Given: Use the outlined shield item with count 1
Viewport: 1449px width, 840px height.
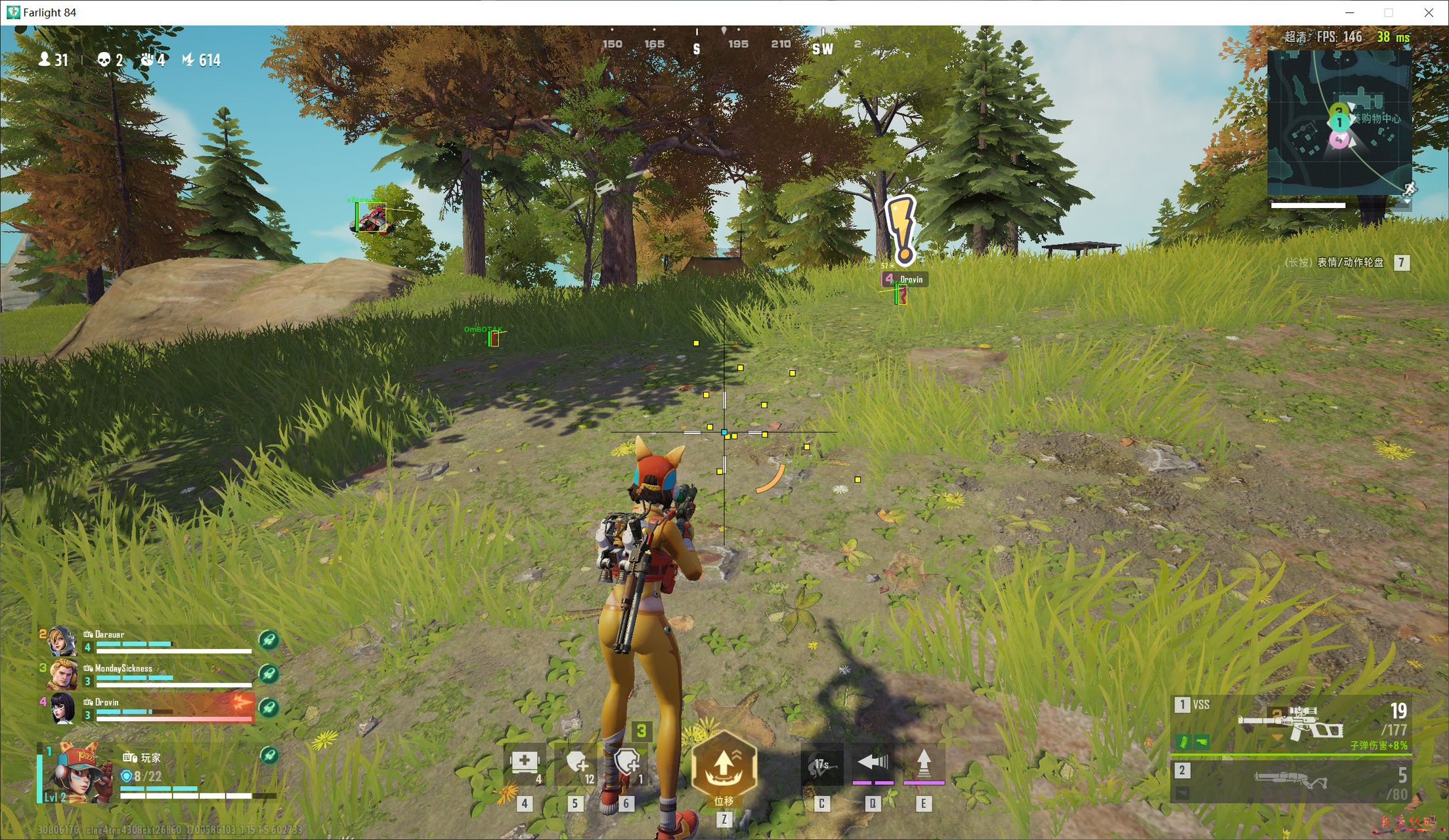Looking at the screenshot, I should click(626, 764).
